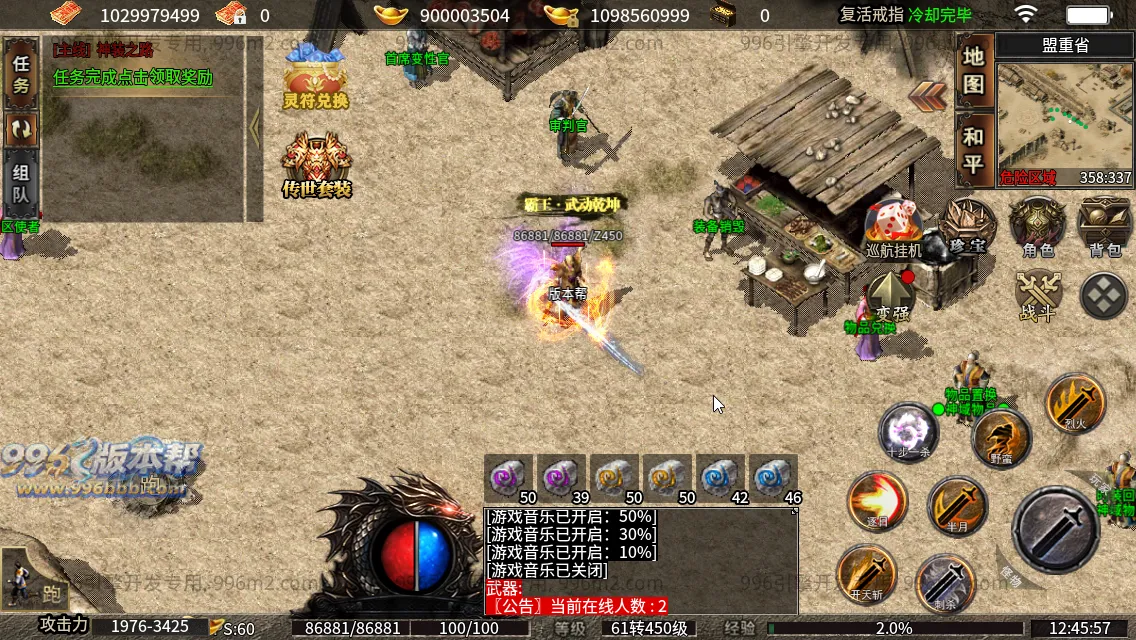1136x640 pixels.
Task: Select the 战斗 crossed-swords button
Action: pos(1038,295)
